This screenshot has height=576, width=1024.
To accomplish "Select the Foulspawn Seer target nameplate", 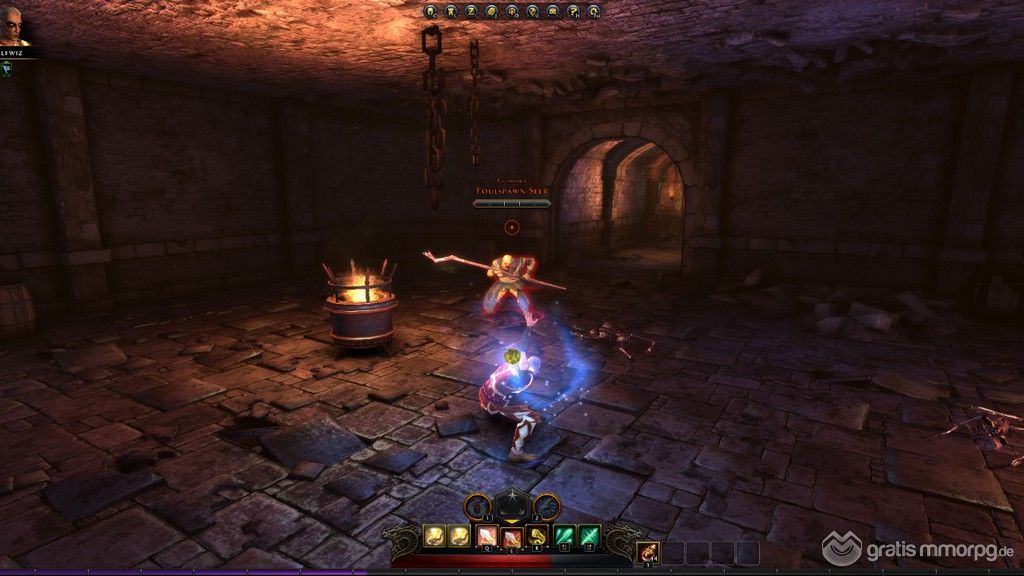I will (513, 189).
